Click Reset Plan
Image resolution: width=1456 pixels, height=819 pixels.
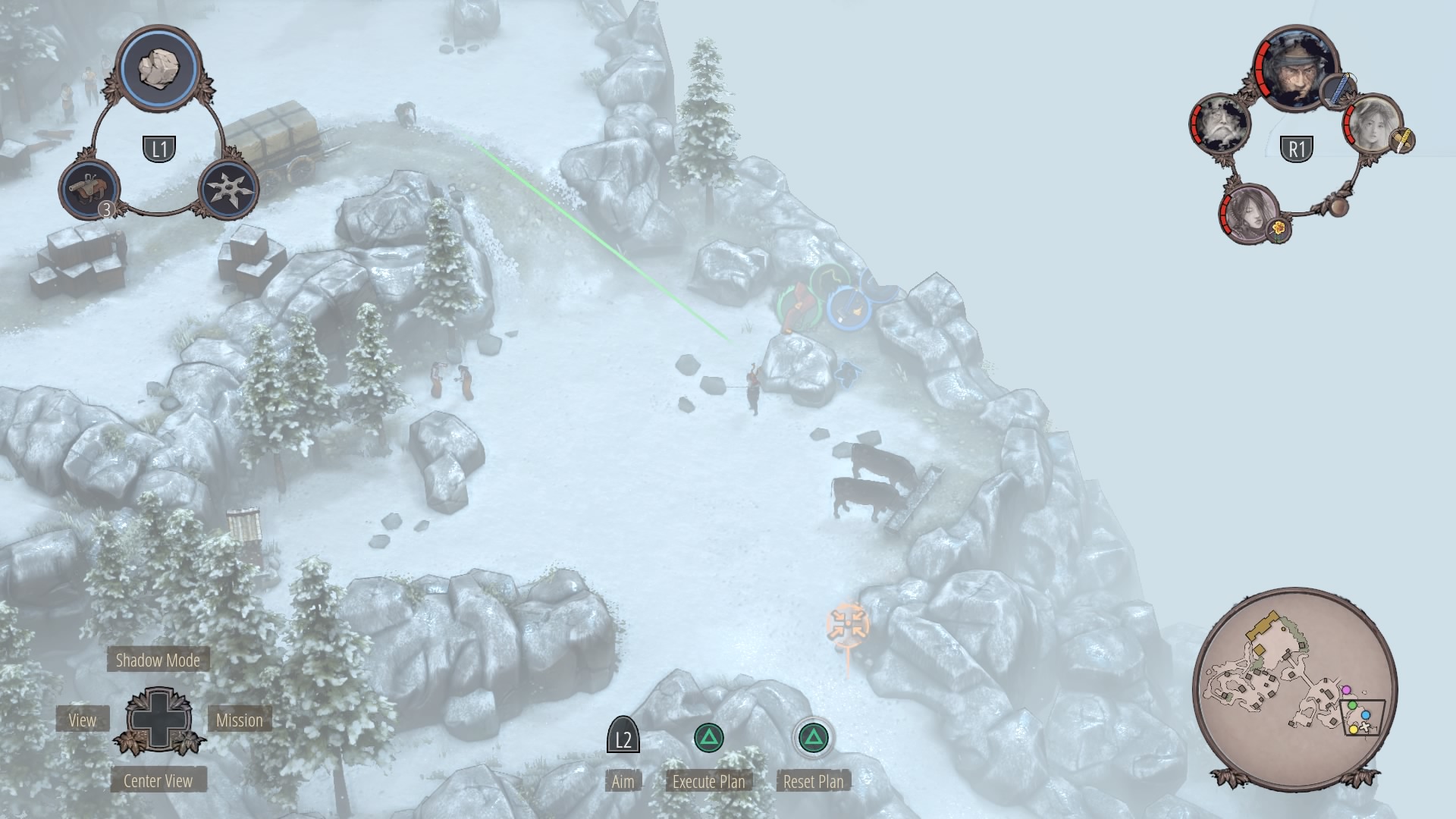(x=813, y=781)
